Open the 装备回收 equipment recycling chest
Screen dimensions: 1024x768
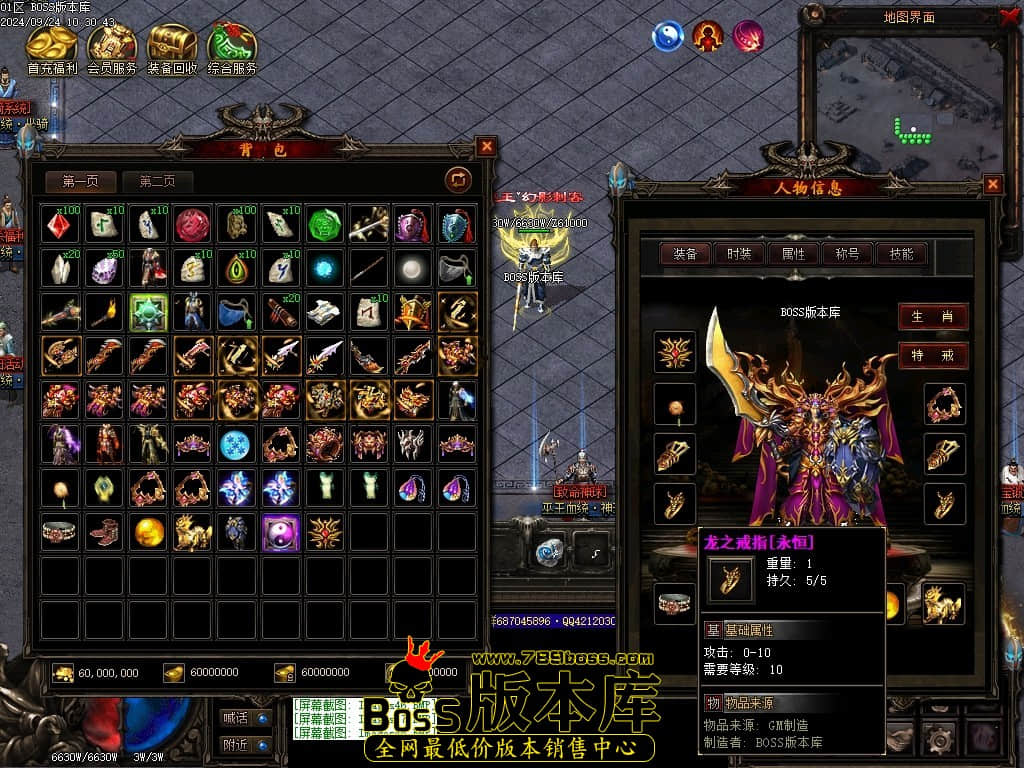pos(172,48)
